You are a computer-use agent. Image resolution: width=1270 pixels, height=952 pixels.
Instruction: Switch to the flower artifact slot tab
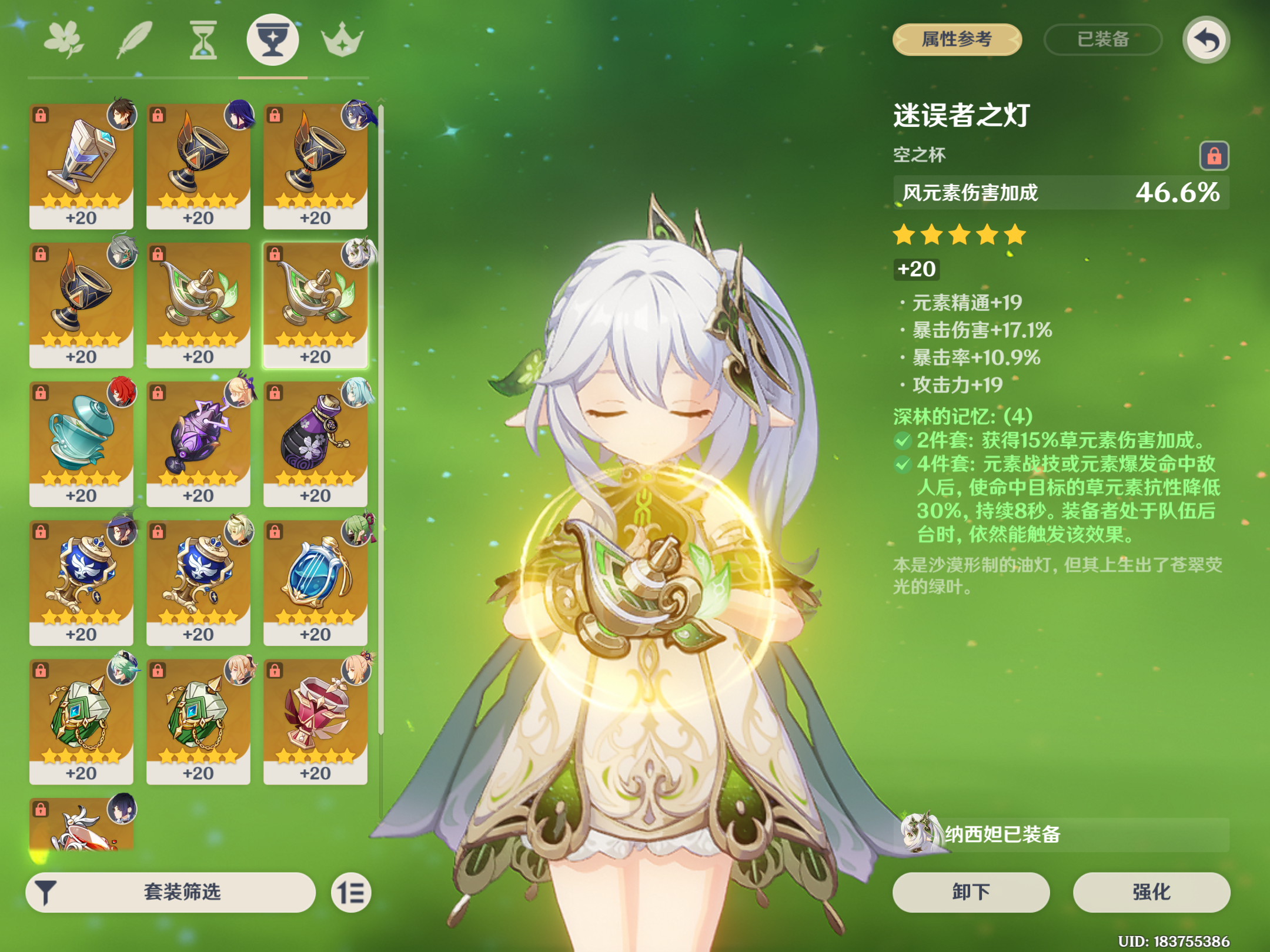[65, 39]
